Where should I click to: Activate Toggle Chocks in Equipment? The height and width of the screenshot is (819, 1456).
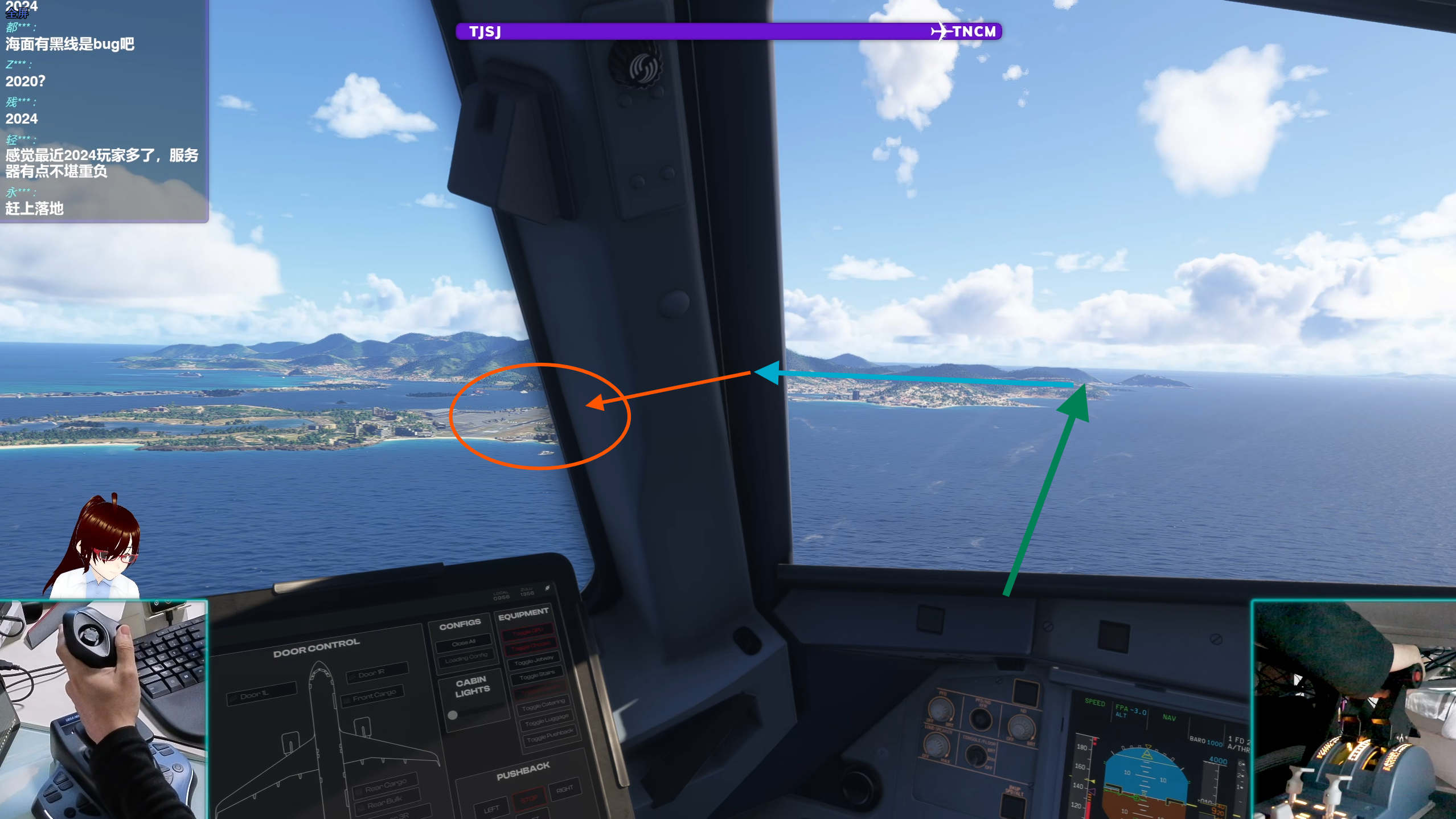(x=530, y=646)
